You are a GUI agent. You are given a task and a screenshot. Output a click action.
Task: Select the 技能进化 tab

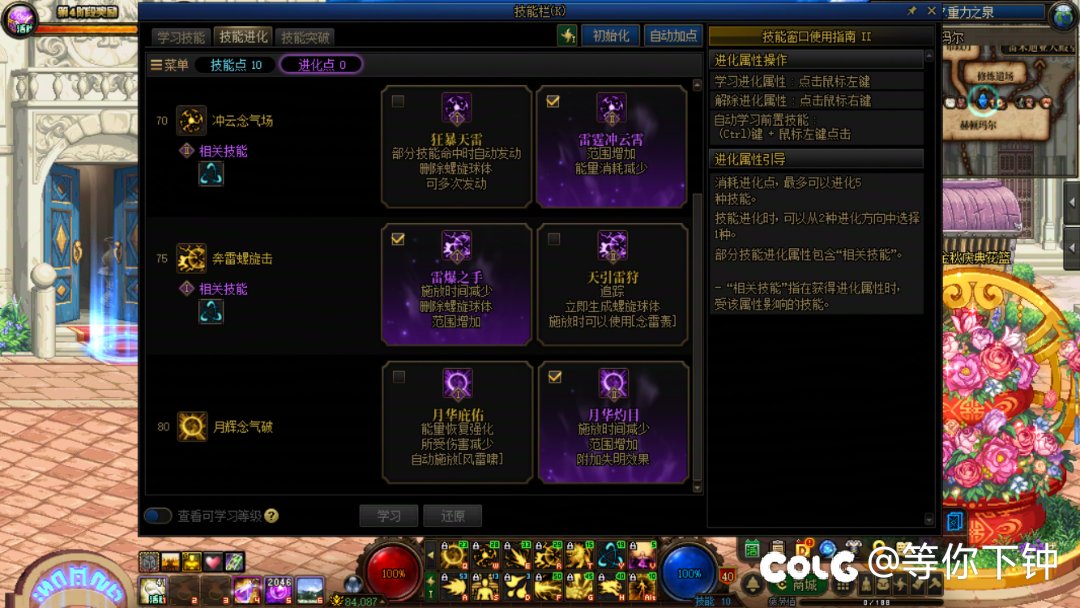(243, 37)
